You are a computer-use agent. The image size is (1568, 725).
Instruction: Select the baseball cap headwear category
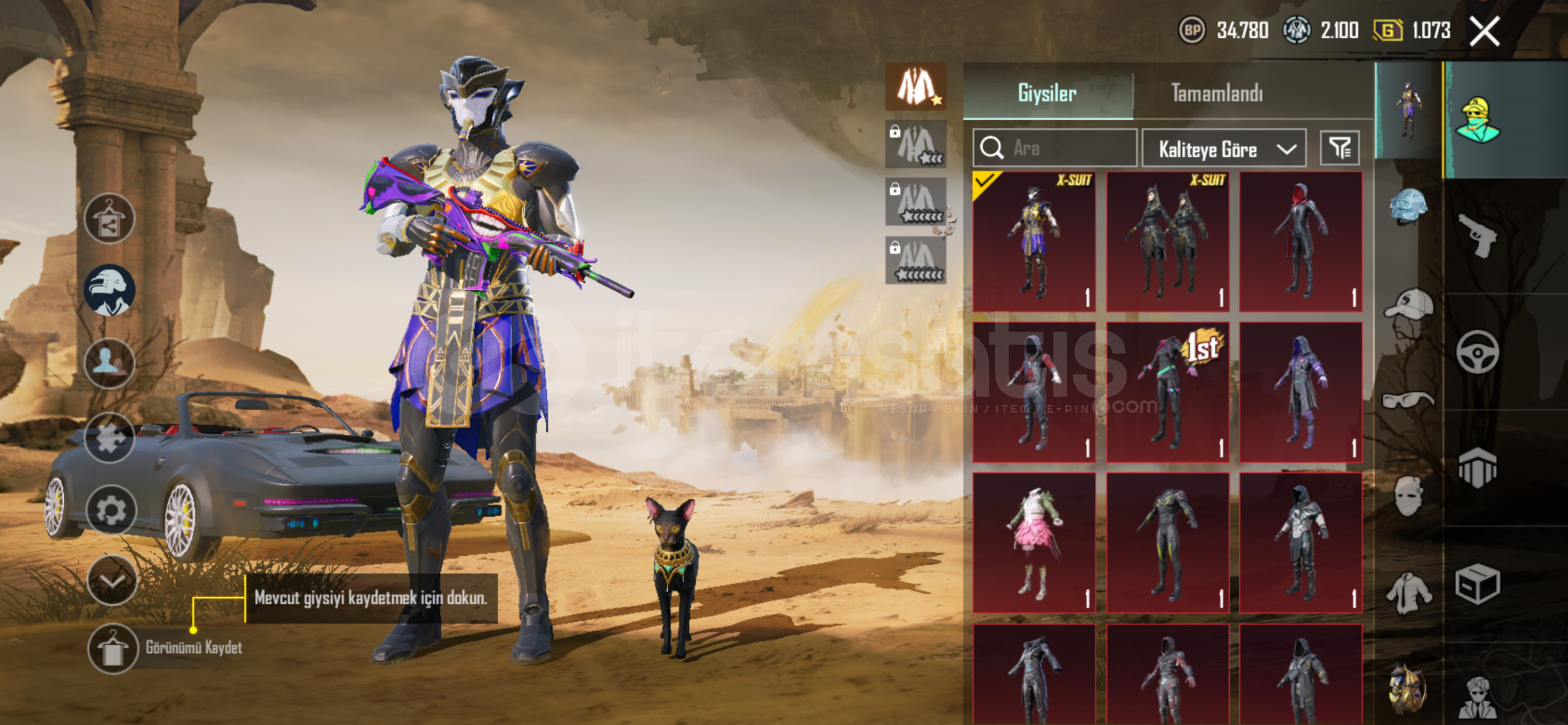tap(1408, 305)
